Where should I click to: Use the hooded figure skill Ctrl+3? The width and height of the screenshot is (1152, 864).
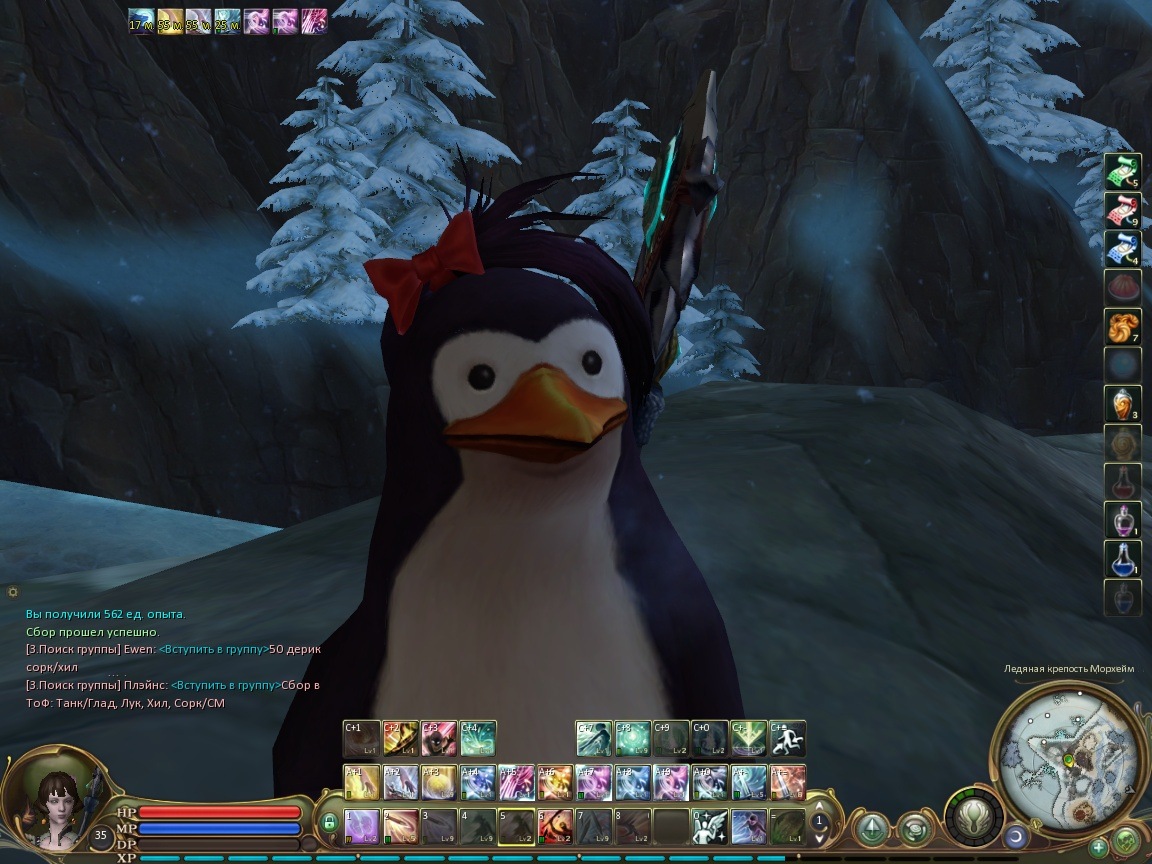point(439,739)
